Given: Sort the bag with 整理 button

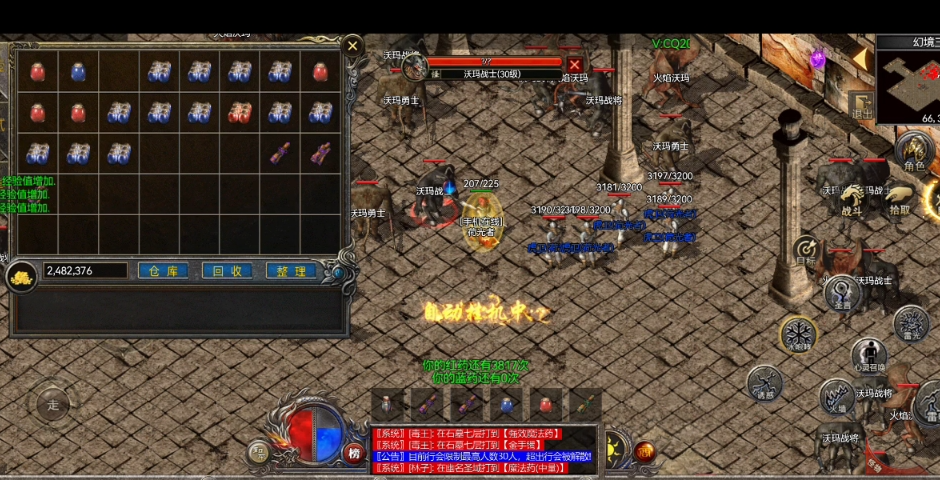Looking at the screenshot, I should [291, 271].
